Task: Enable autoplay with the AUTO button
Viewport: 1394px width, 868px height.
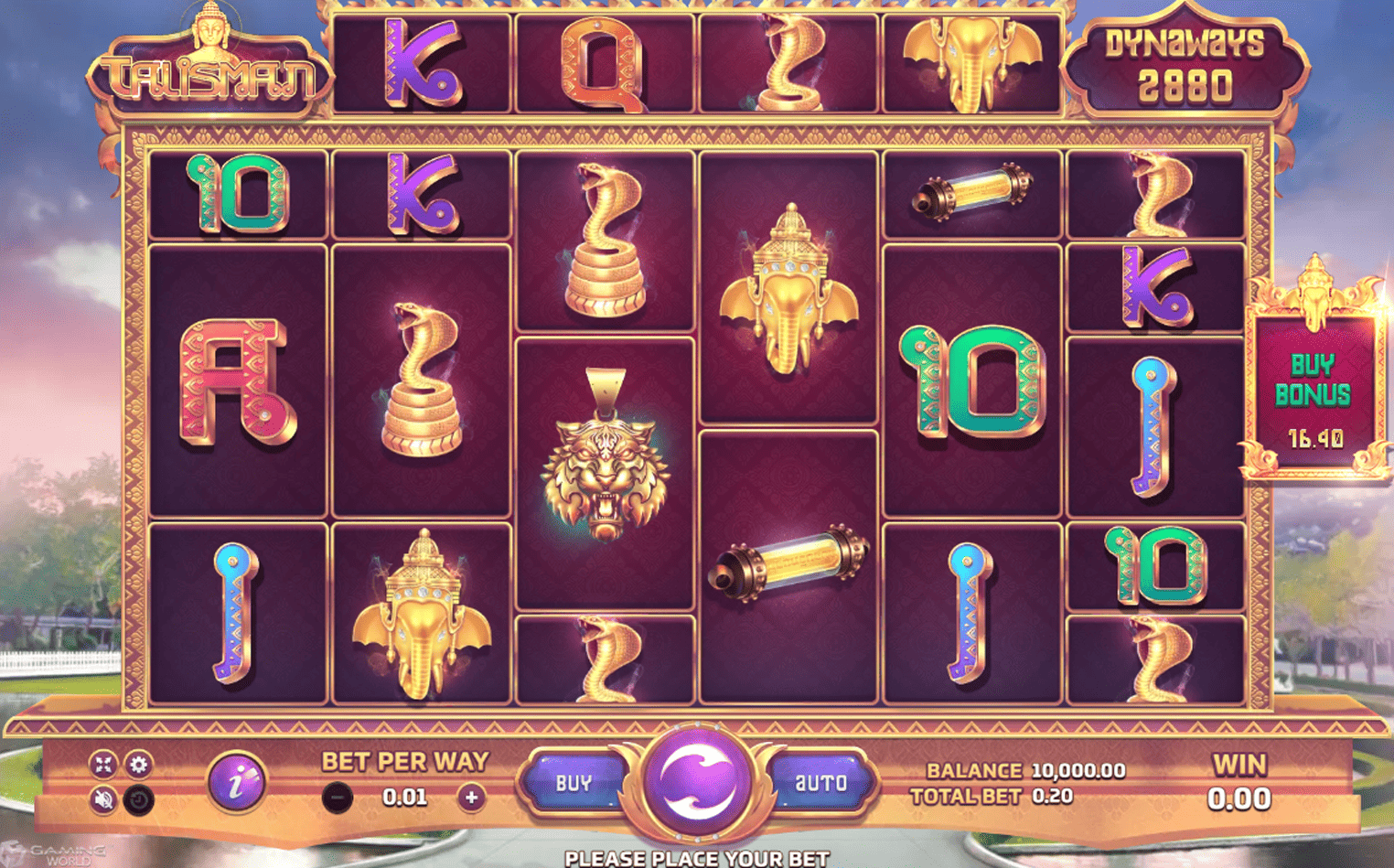Action: coord(821,782)
